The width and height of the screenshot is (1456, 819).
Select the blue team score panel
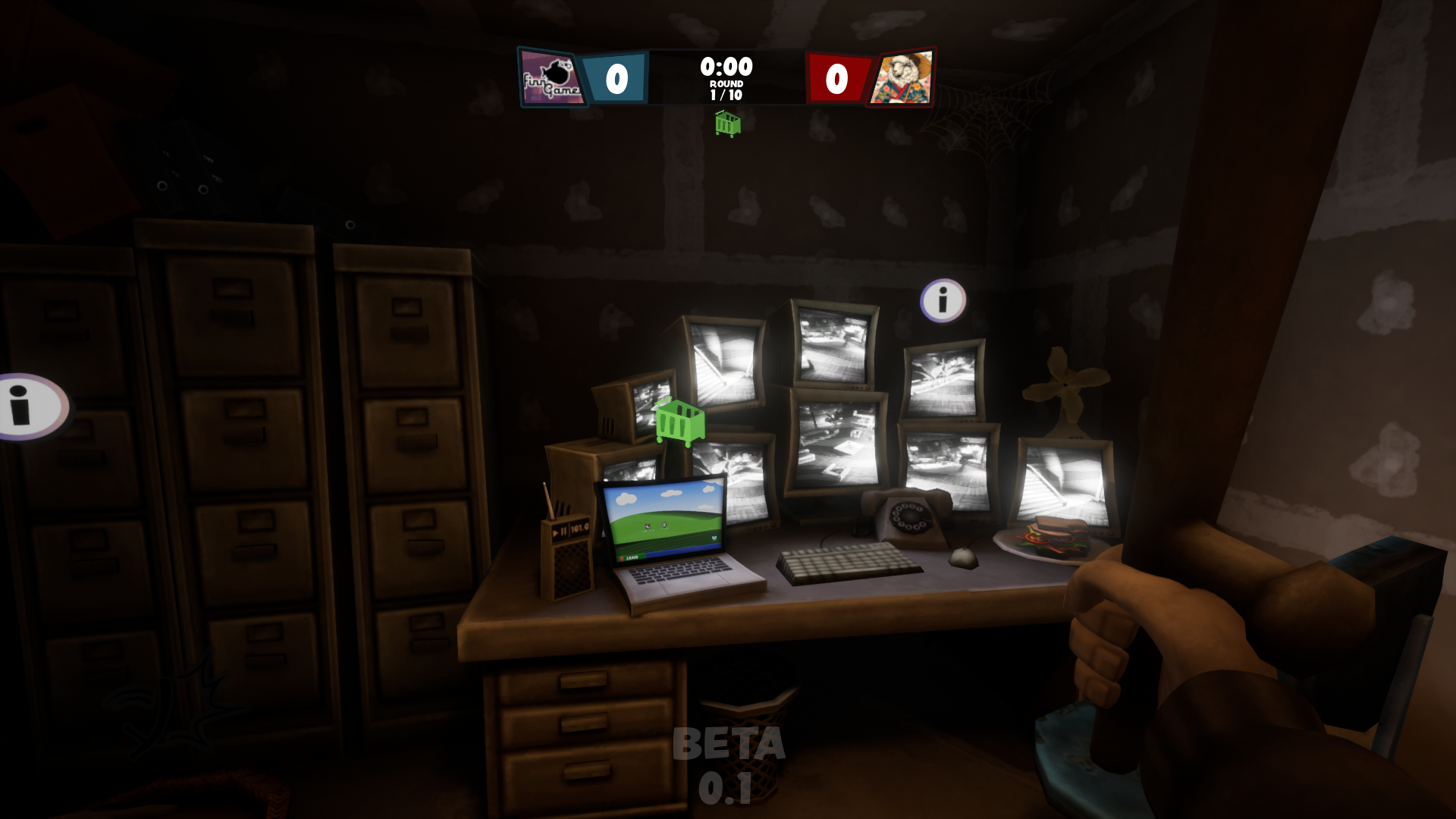(x=618, y=76)
